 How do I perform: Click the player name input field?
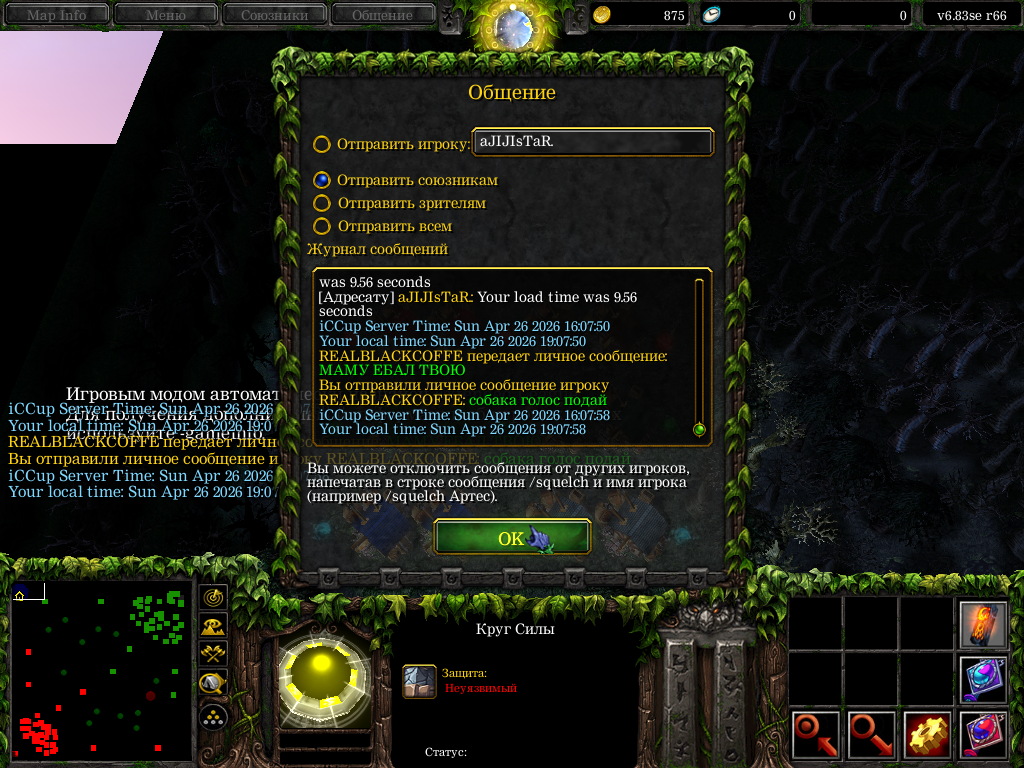click(x=593, y=142)
